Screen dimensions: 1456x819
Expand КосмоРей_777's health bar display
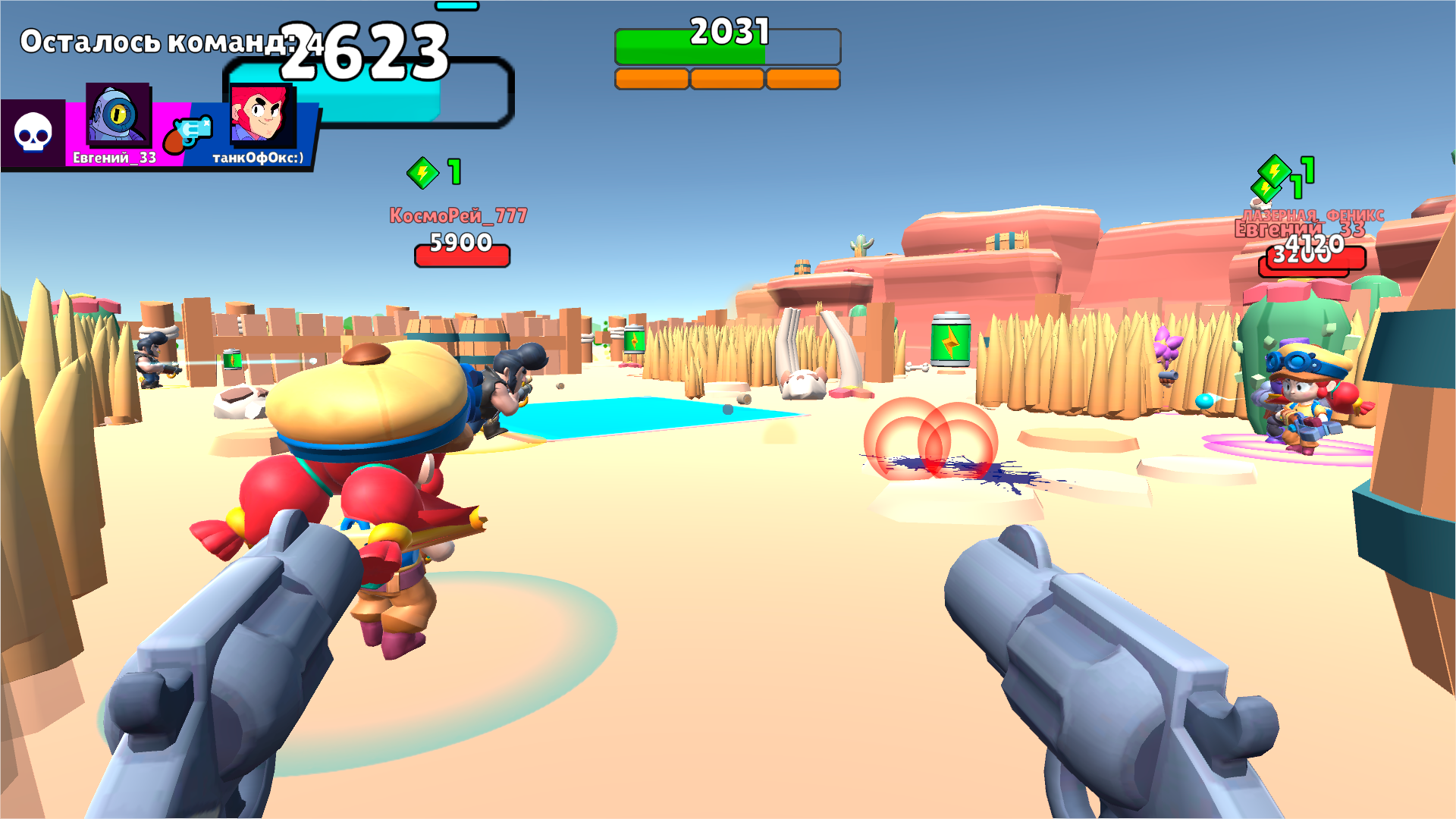click(463, 255)
